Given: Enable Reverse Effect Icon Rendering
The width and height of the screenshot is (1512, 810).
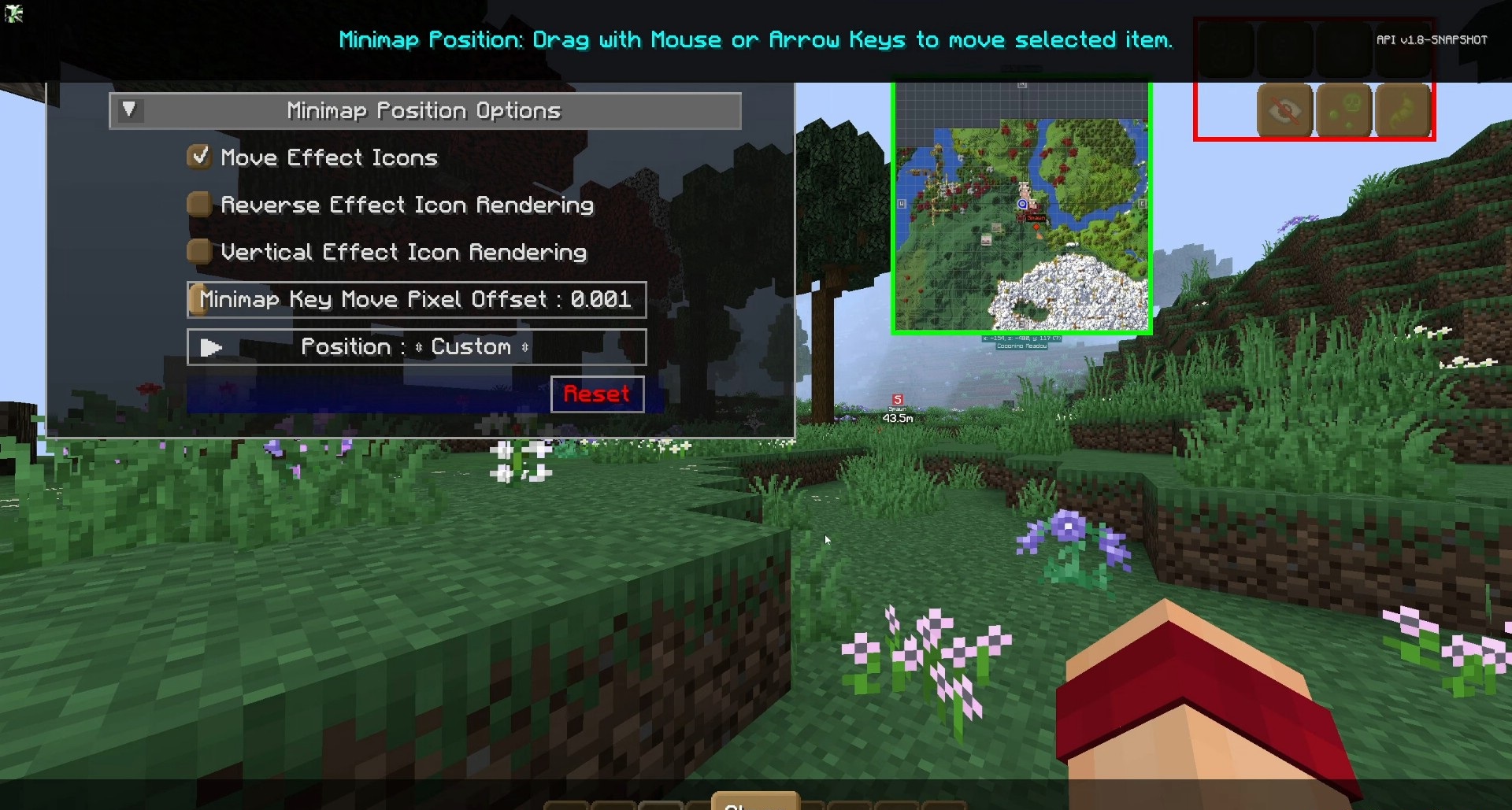Looking at the screenshot, I should click(x=199, y=205).
